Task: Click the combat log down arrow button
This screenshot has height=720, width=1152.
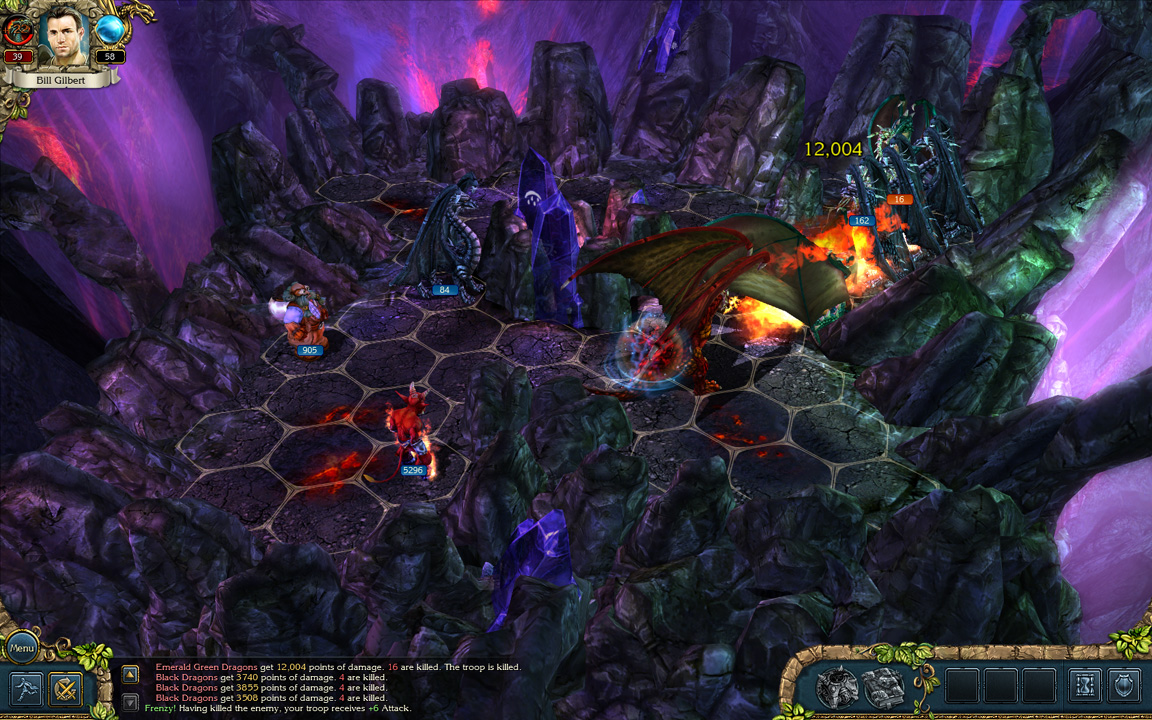Action: 130,702
